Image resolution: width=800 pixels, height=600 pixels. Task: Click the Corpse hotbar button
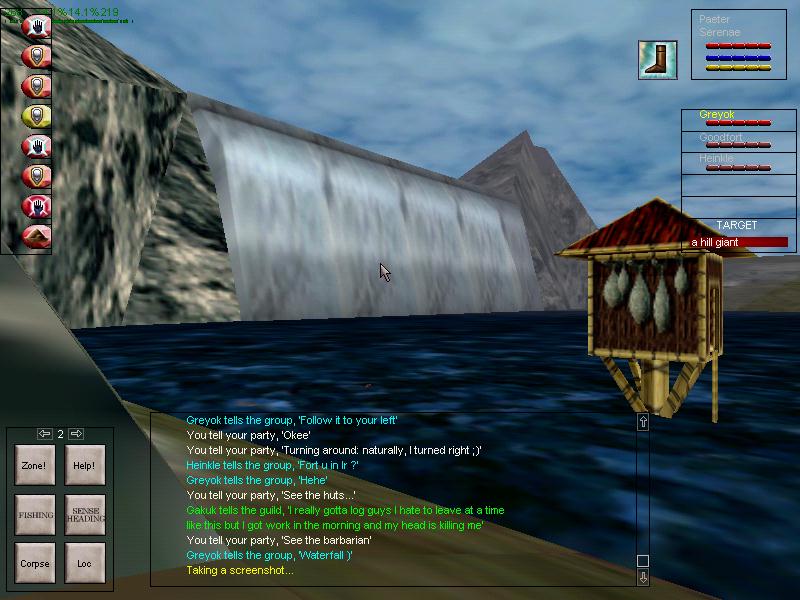(x=35, y=563)
